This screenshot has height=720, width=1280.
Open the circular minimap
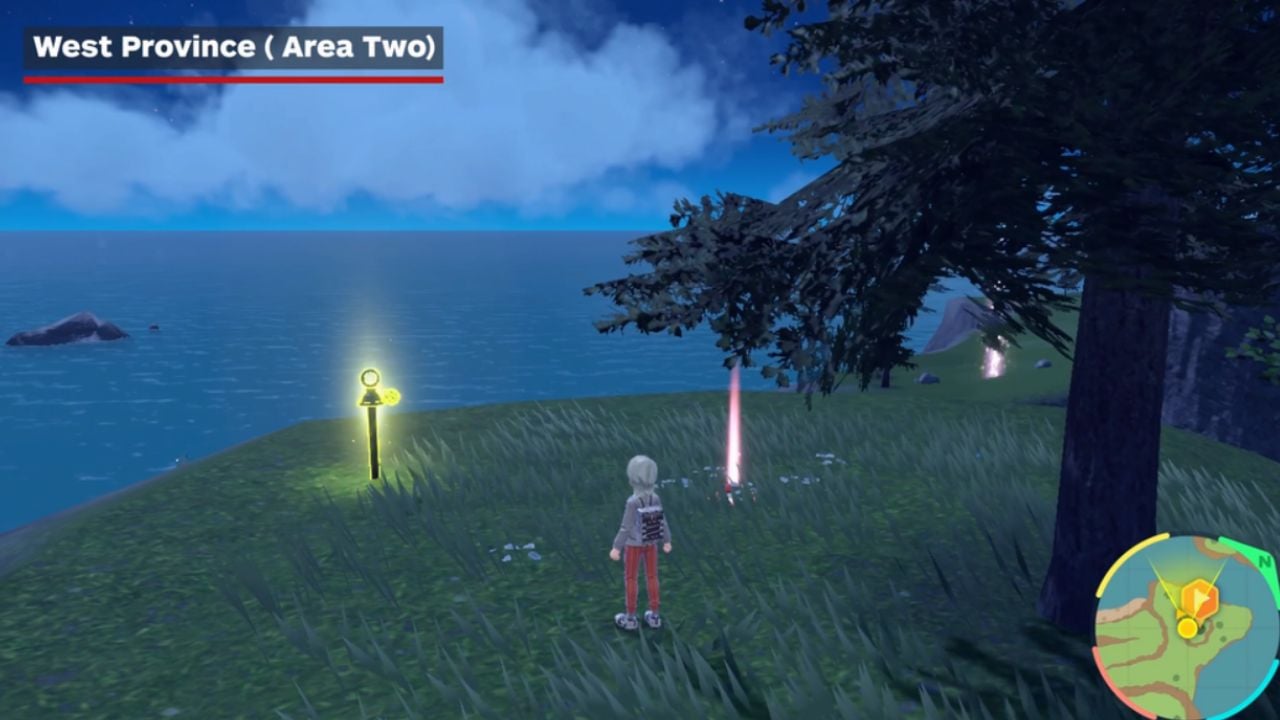click(x=1186, y=626)
